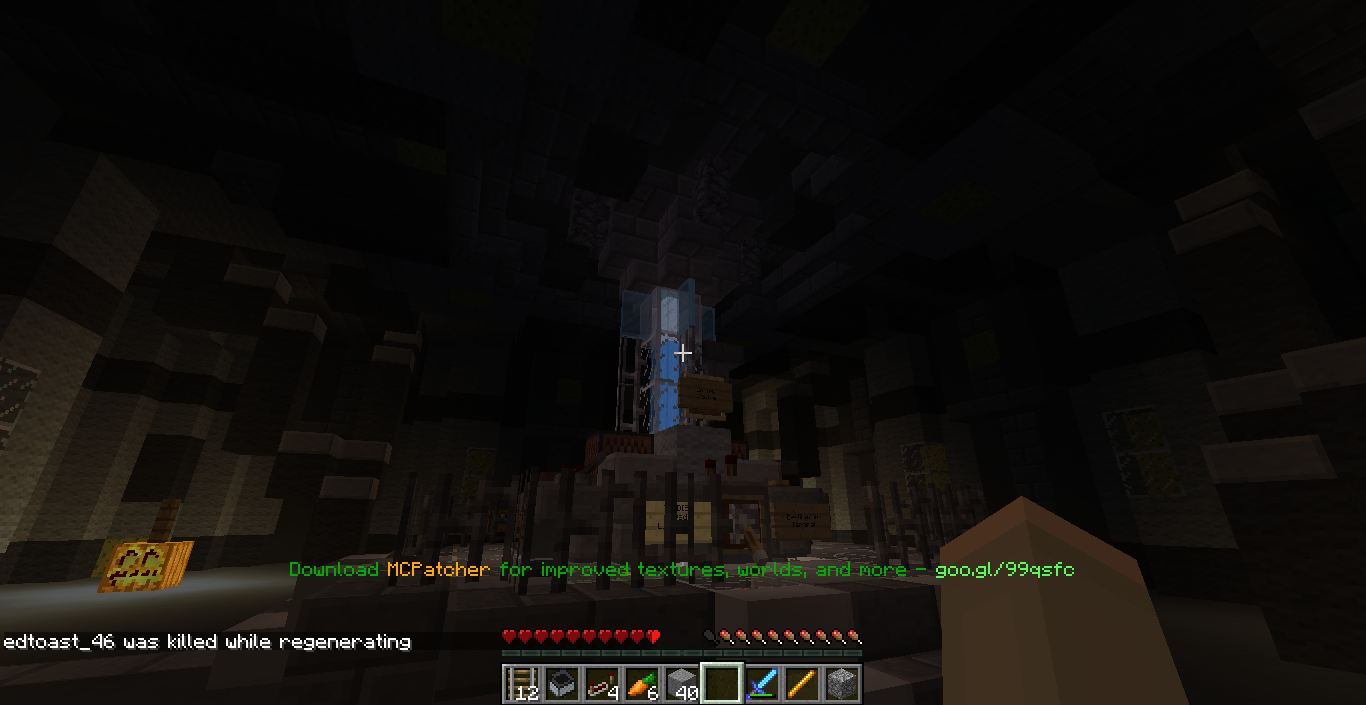Pick the stone block stack of 40
Image resolution: width=1366 pixels, height=705 pixels.
[682, 683]
